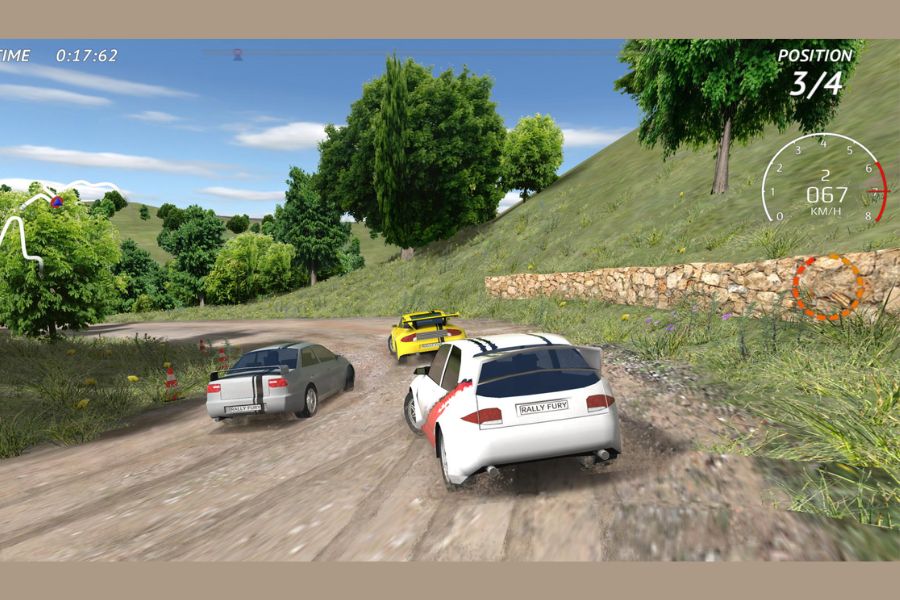Tap the orange dashed ring boost gauge
Screen dimensions: 900x600
[828, 287]
